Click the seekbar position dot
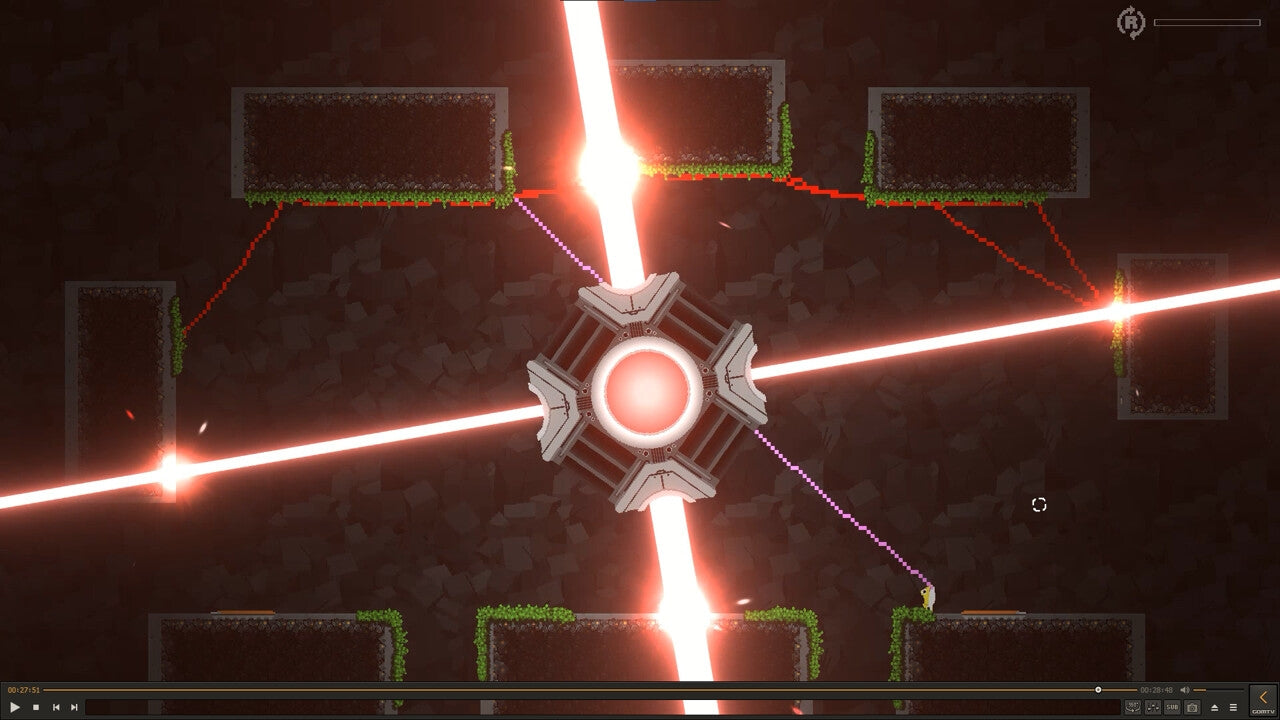Viewport: 1280px width, 720px height. 1100,689
